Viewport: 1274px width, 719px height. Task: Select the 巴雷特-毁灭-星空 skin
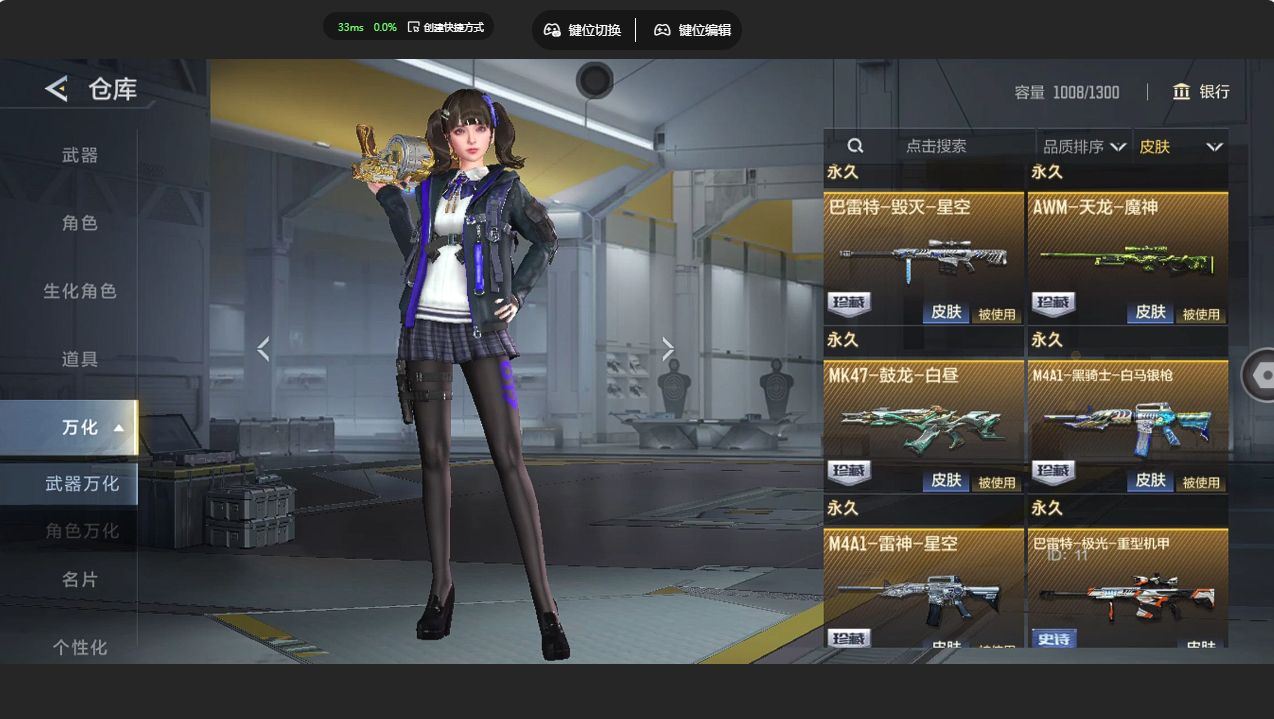coord(923,257)
